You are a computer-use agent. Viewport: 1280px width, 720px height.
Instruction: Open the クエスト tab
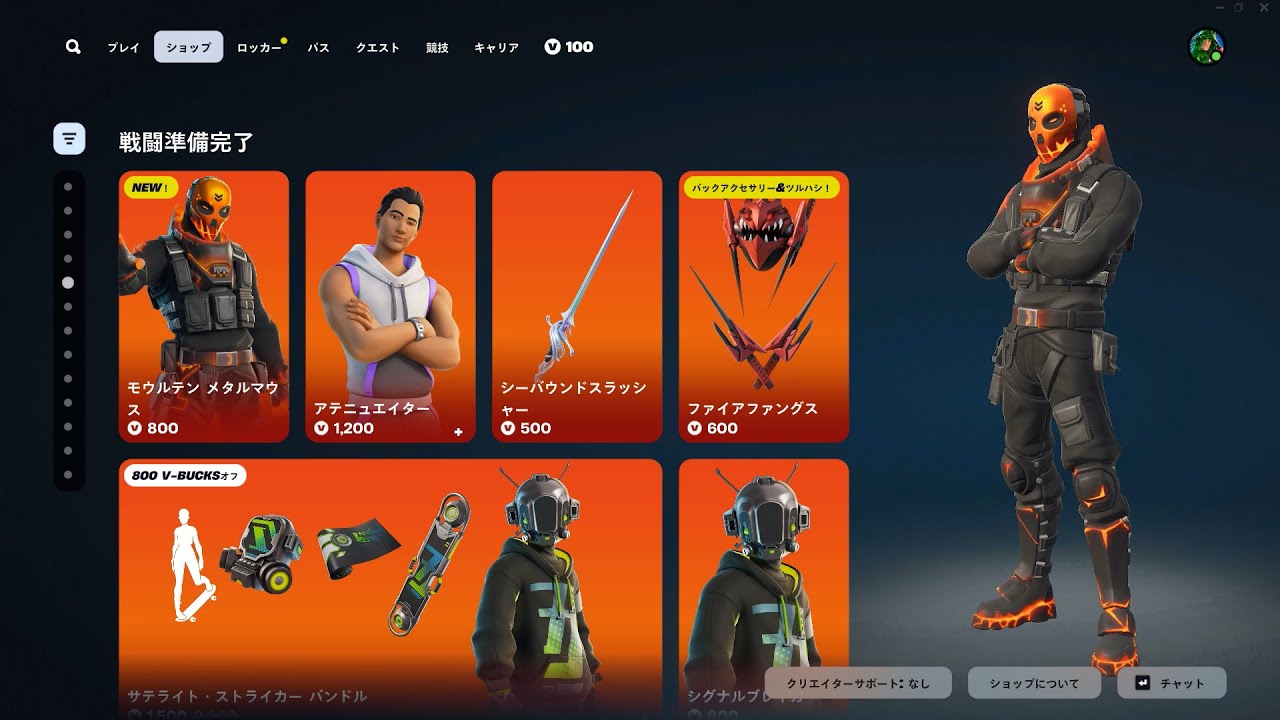(378, 47)
